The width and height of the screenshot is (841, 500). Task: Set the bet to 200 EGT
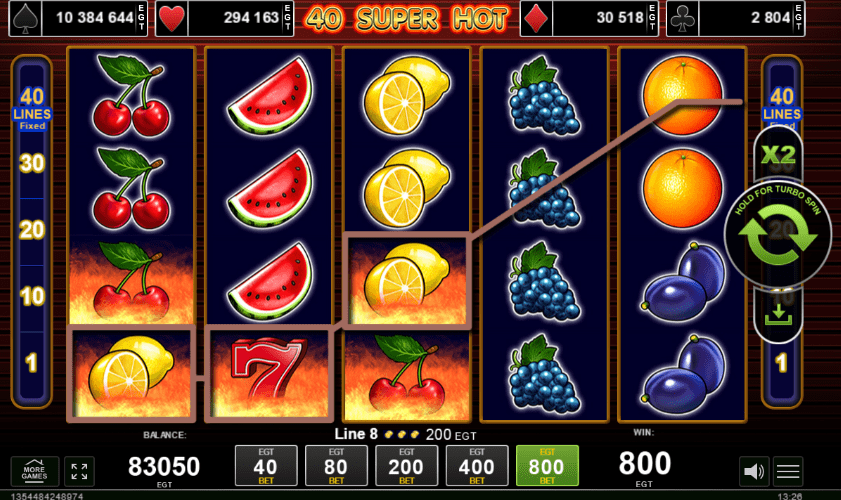click(406, 466)
